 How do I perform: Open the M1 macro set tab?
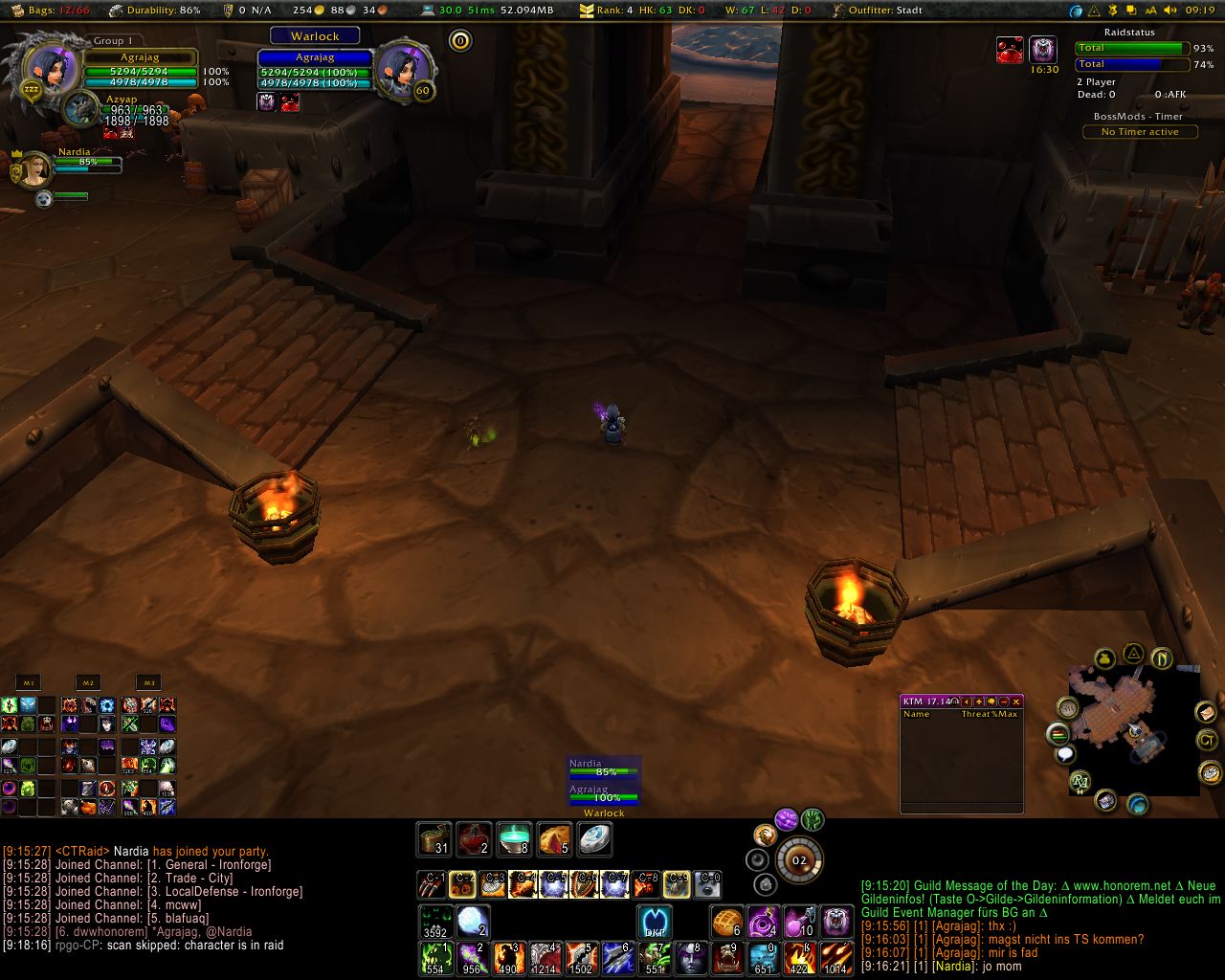tap(29, 682)
